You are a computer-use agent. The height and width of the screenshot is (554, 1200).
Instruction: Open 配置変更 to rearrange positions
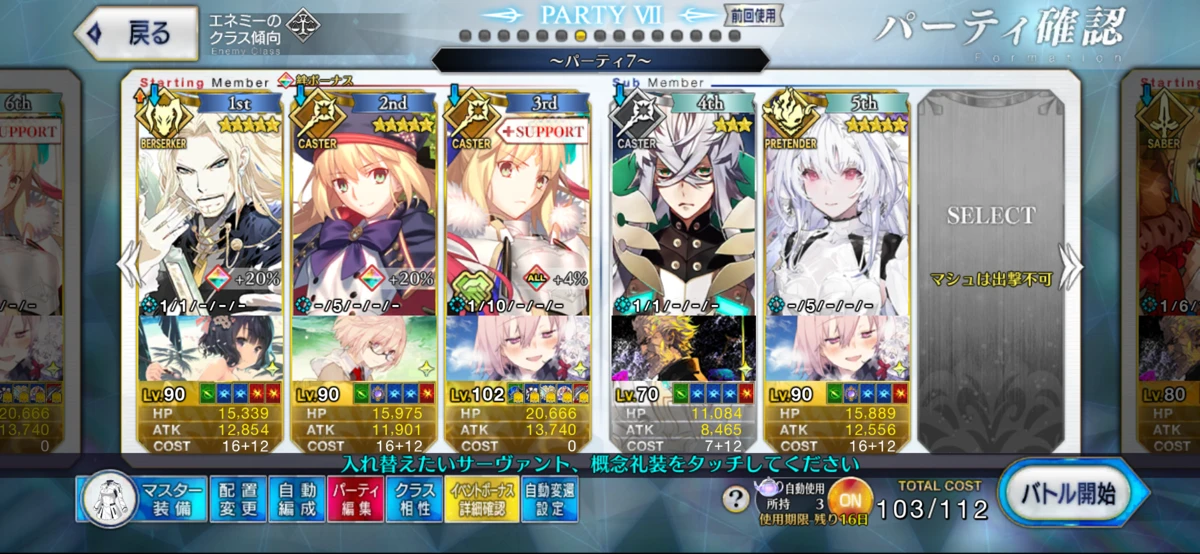pyautogui.click(x=239, y=498)
